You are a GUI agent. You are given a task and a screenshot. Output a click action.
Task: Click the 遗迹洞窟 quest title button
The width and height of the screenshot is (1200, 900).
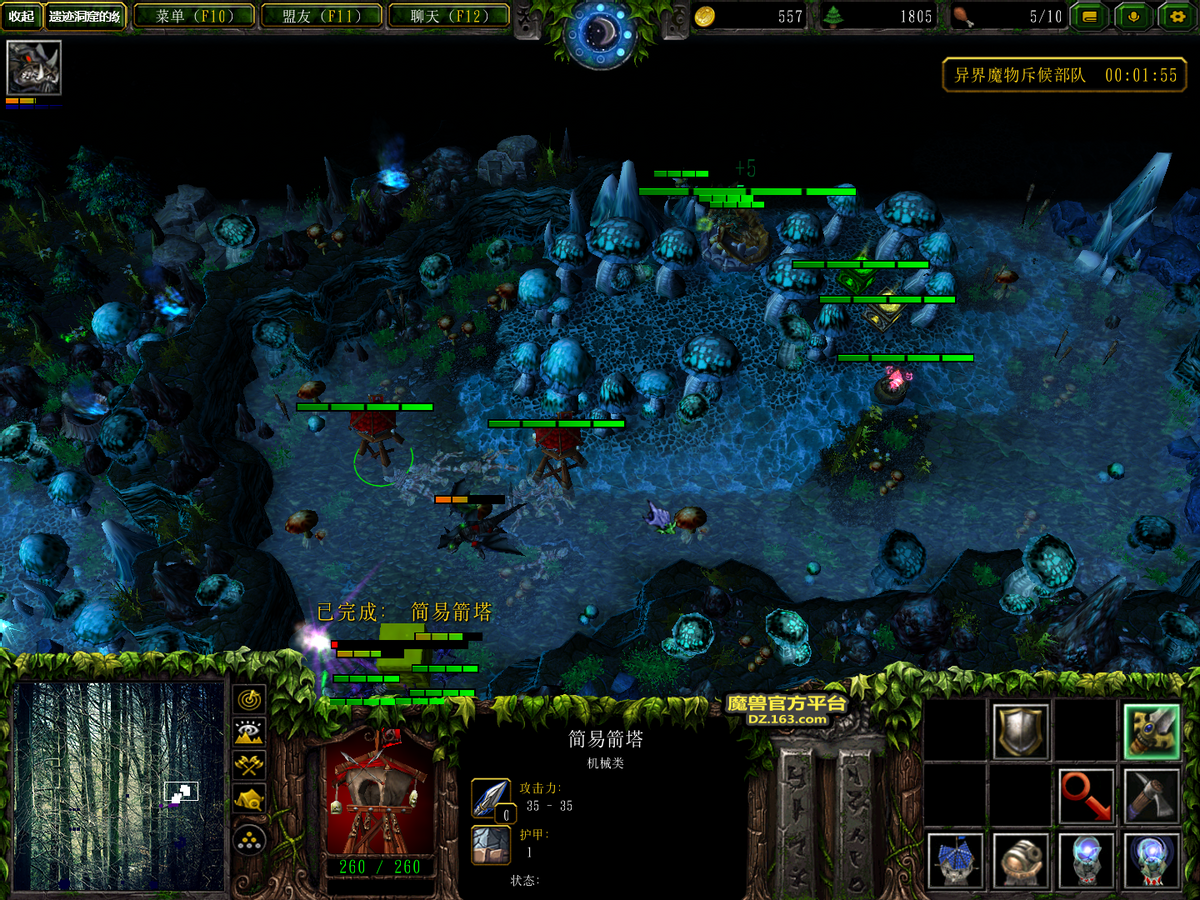85,16
